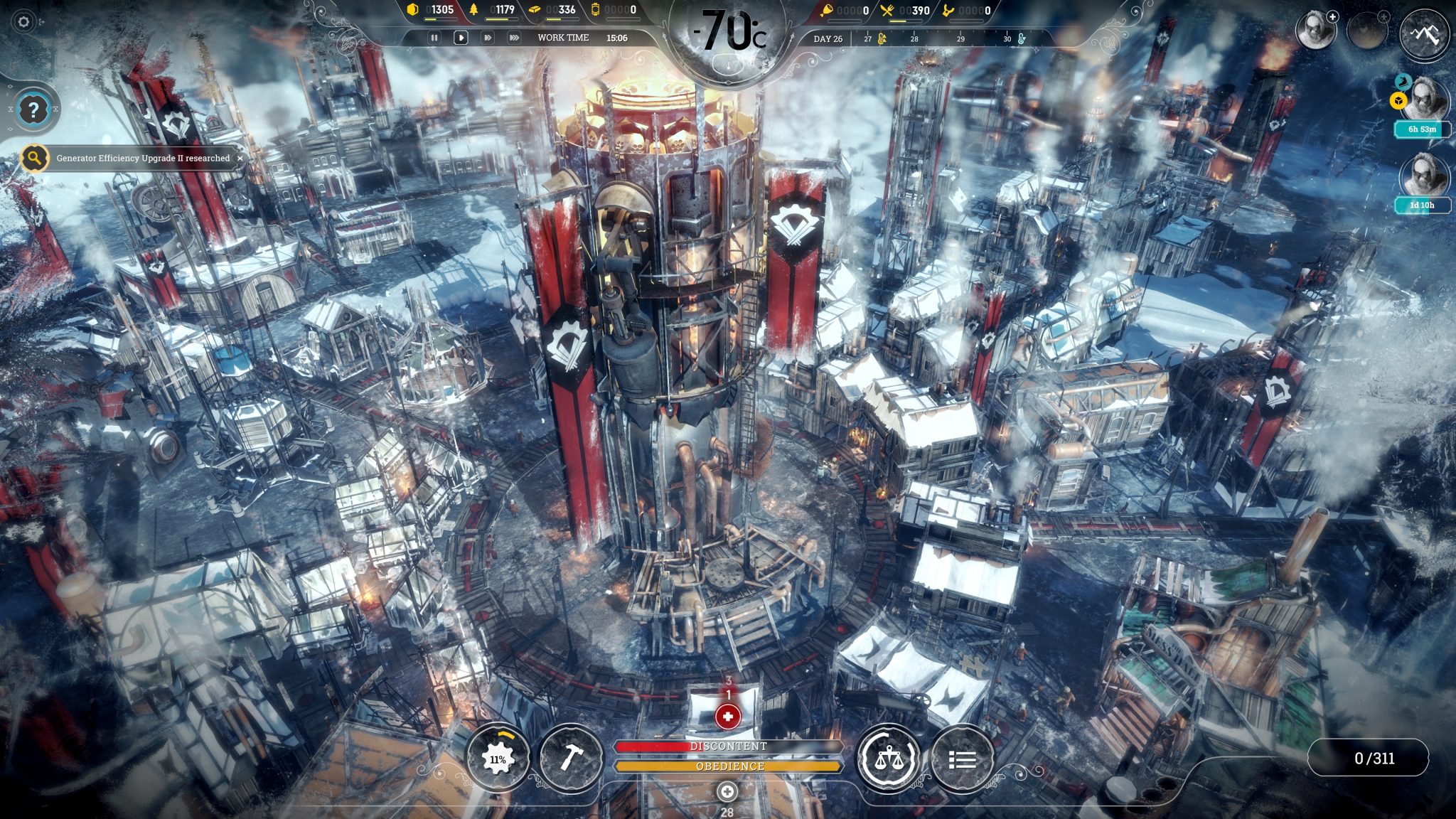Switch to triple fast-forward speed

click(x=514, y=38)
